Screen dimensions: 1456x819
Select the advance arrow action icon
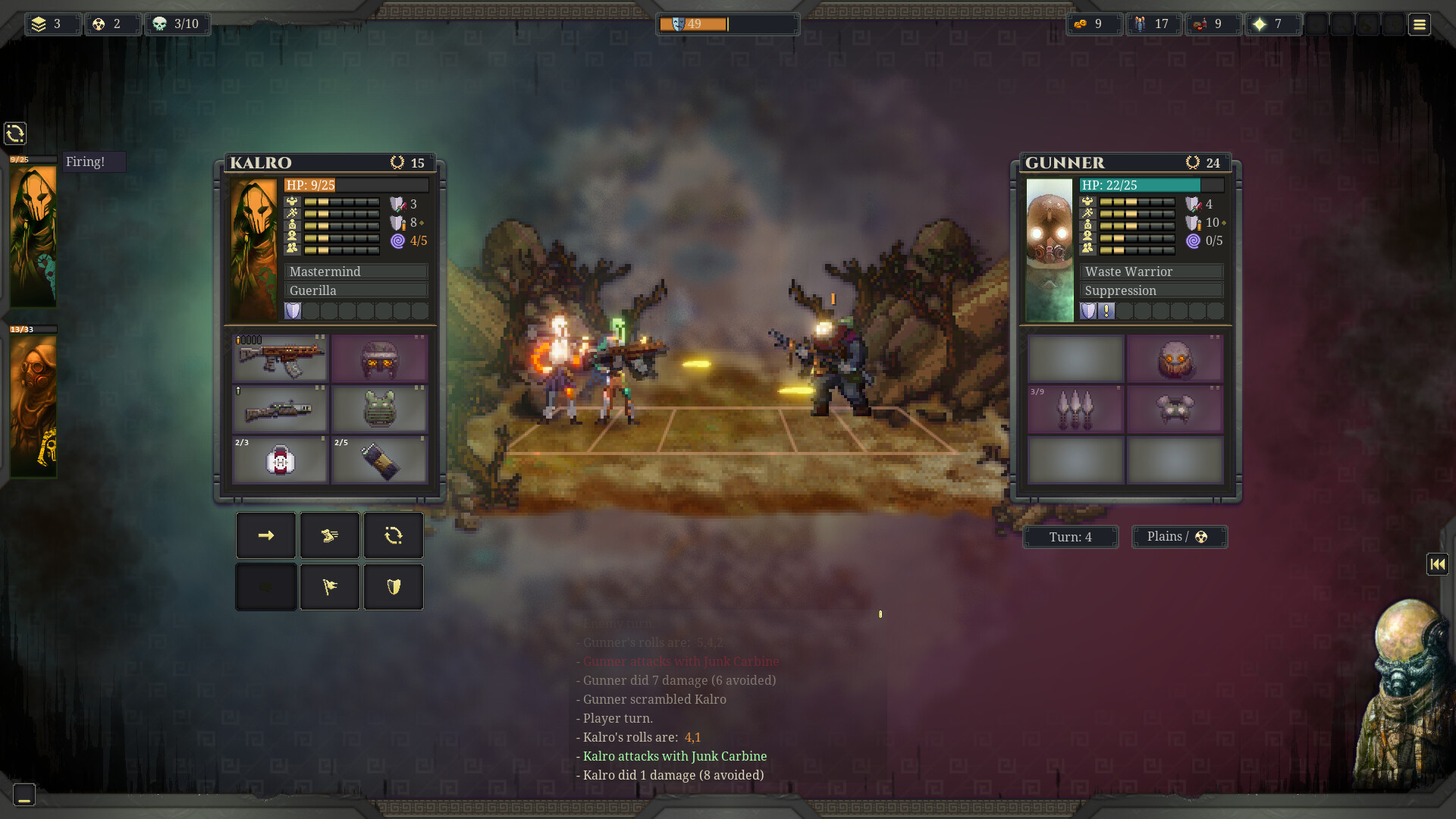(x=265, y=535)
